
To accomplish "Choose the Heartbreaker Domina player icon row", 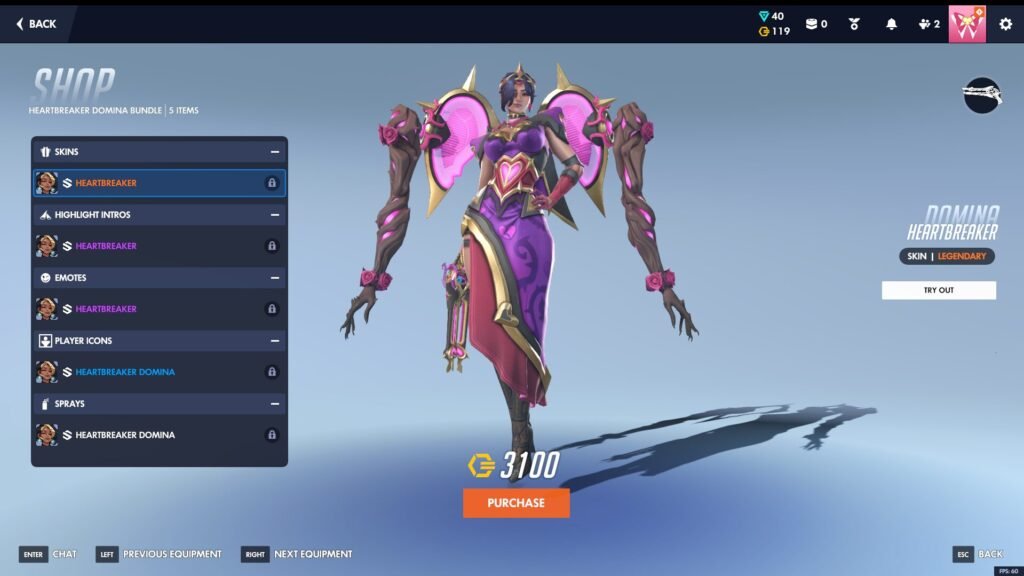I will pyautogui.click(x=159, y=372).
